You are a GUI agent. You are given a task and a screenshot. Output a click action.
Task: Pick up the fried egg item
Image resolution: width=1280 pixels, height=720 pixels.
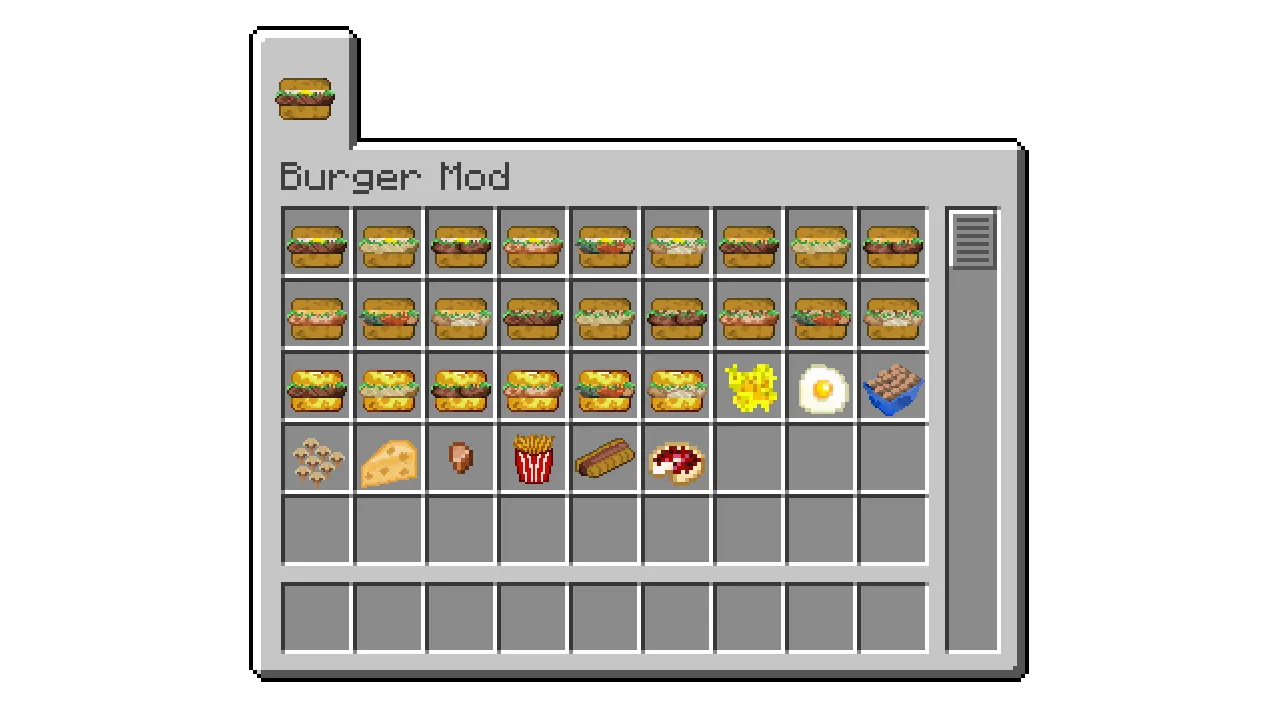tap(820, 387)
